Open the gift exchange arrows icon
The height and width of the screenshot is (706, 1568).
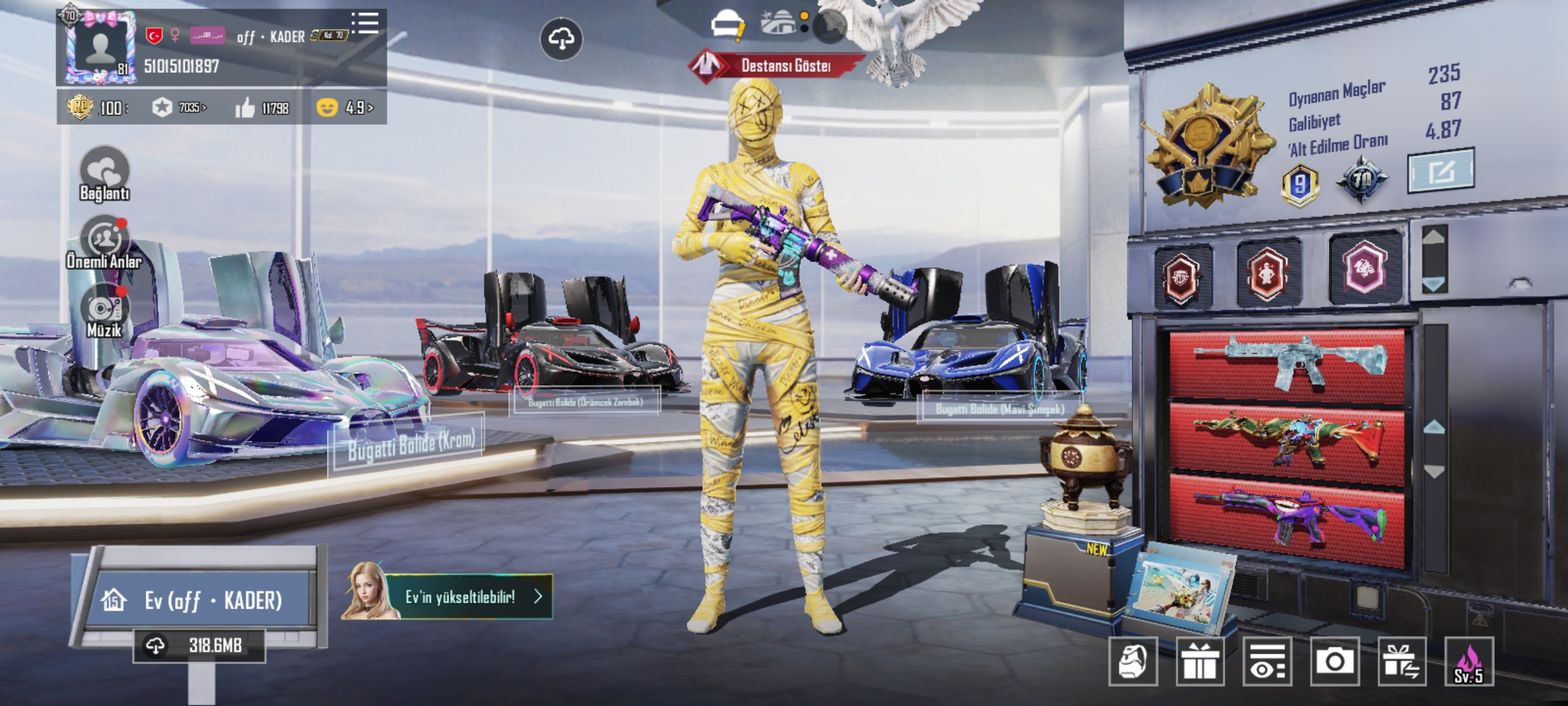[x=1401, y=662]
